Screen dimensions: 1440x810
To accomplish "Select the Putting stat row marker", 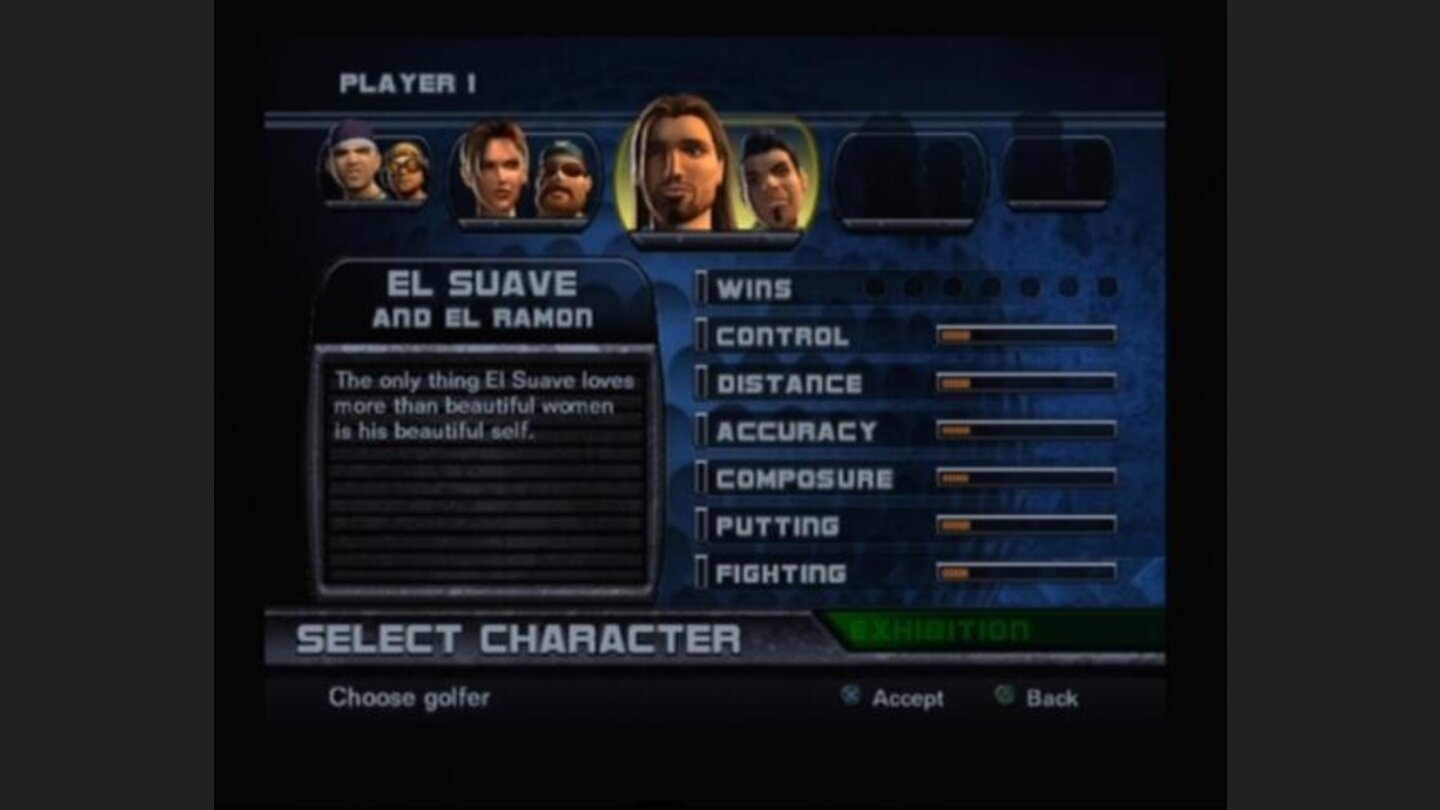I will (x=703, y=525).
